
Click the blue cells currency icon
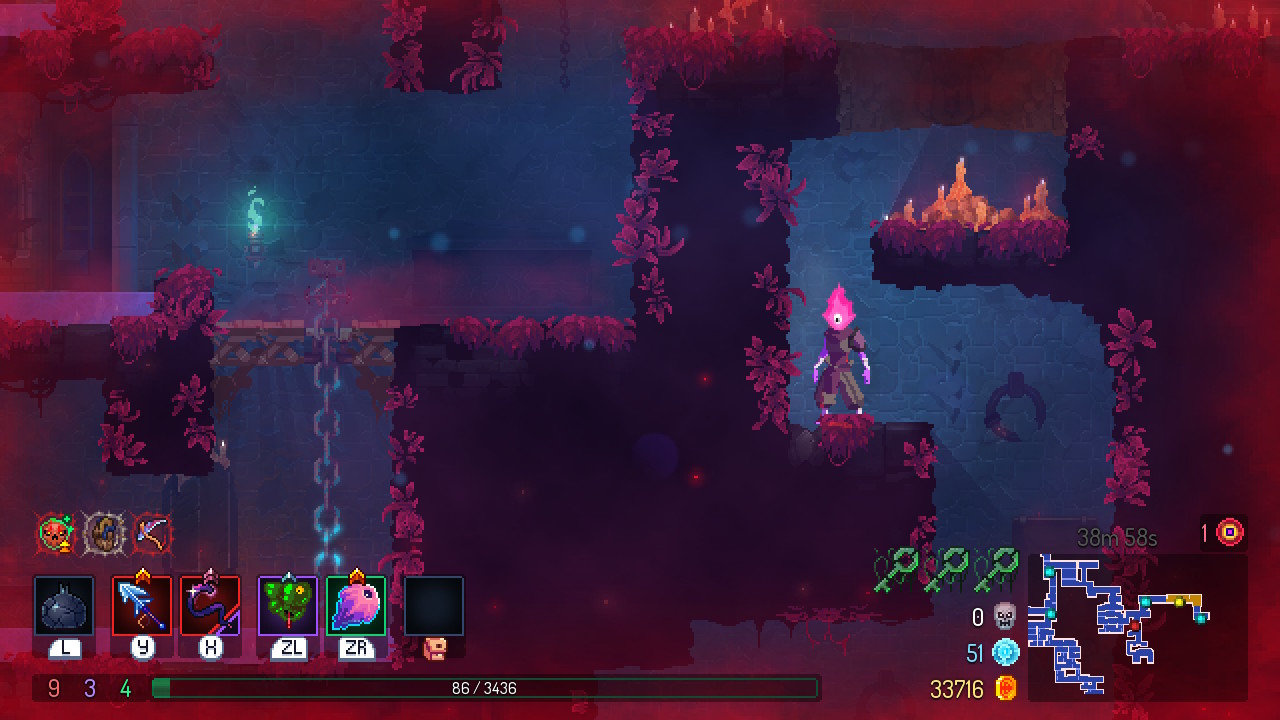click(1006, 653)
